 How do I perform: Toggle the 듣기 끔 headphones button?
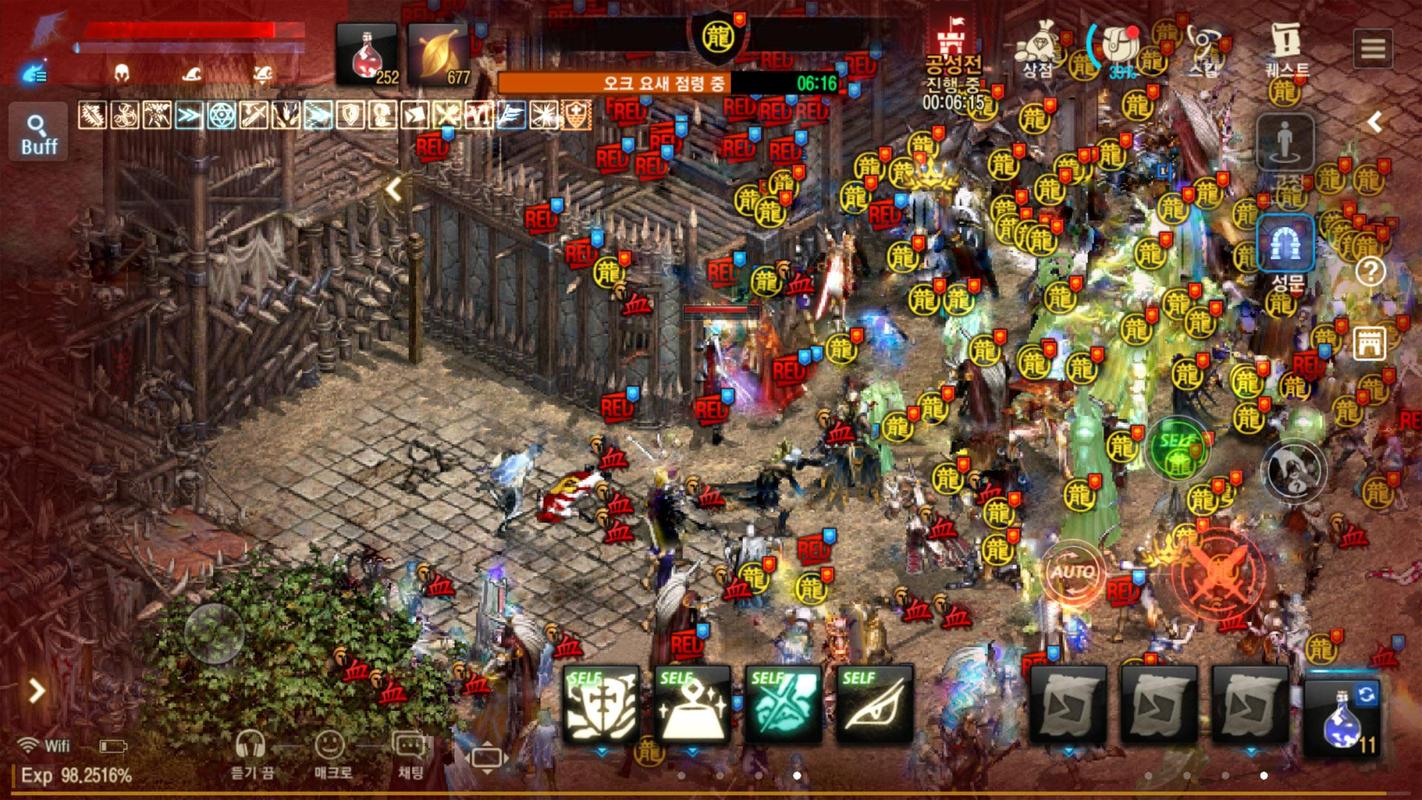click(251, 753)
